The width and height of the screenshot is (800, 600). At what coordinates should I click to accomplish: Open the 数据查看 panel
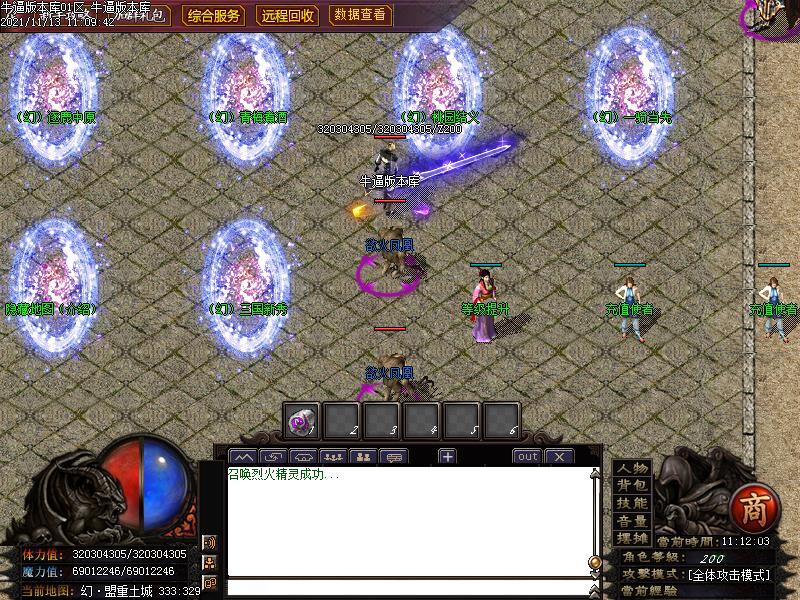[x=360, y=15]
